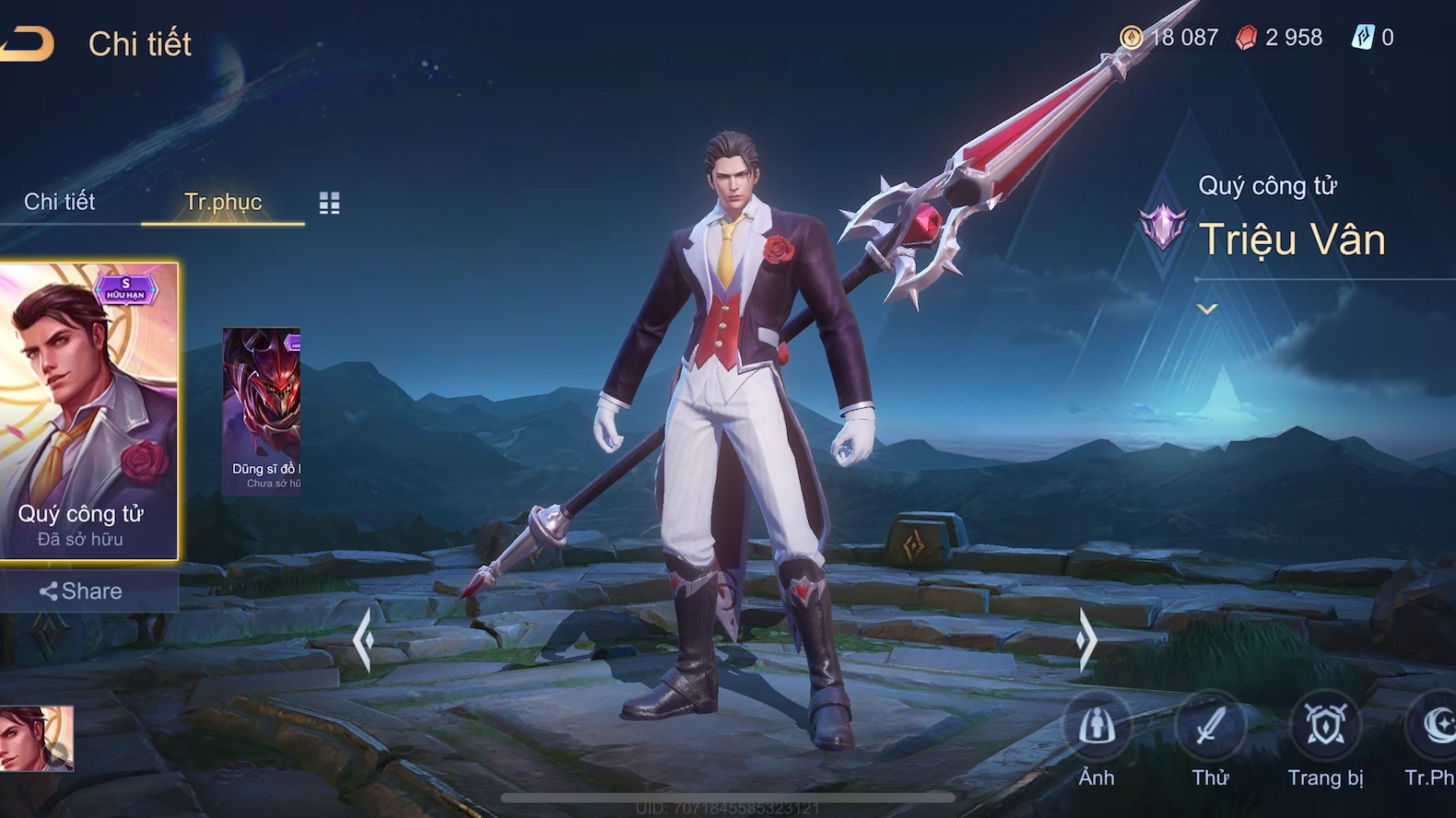Check the blue voucher ticket balance
The width and height of the screenshot is (1456, 818).
[x=1373, y=38]
